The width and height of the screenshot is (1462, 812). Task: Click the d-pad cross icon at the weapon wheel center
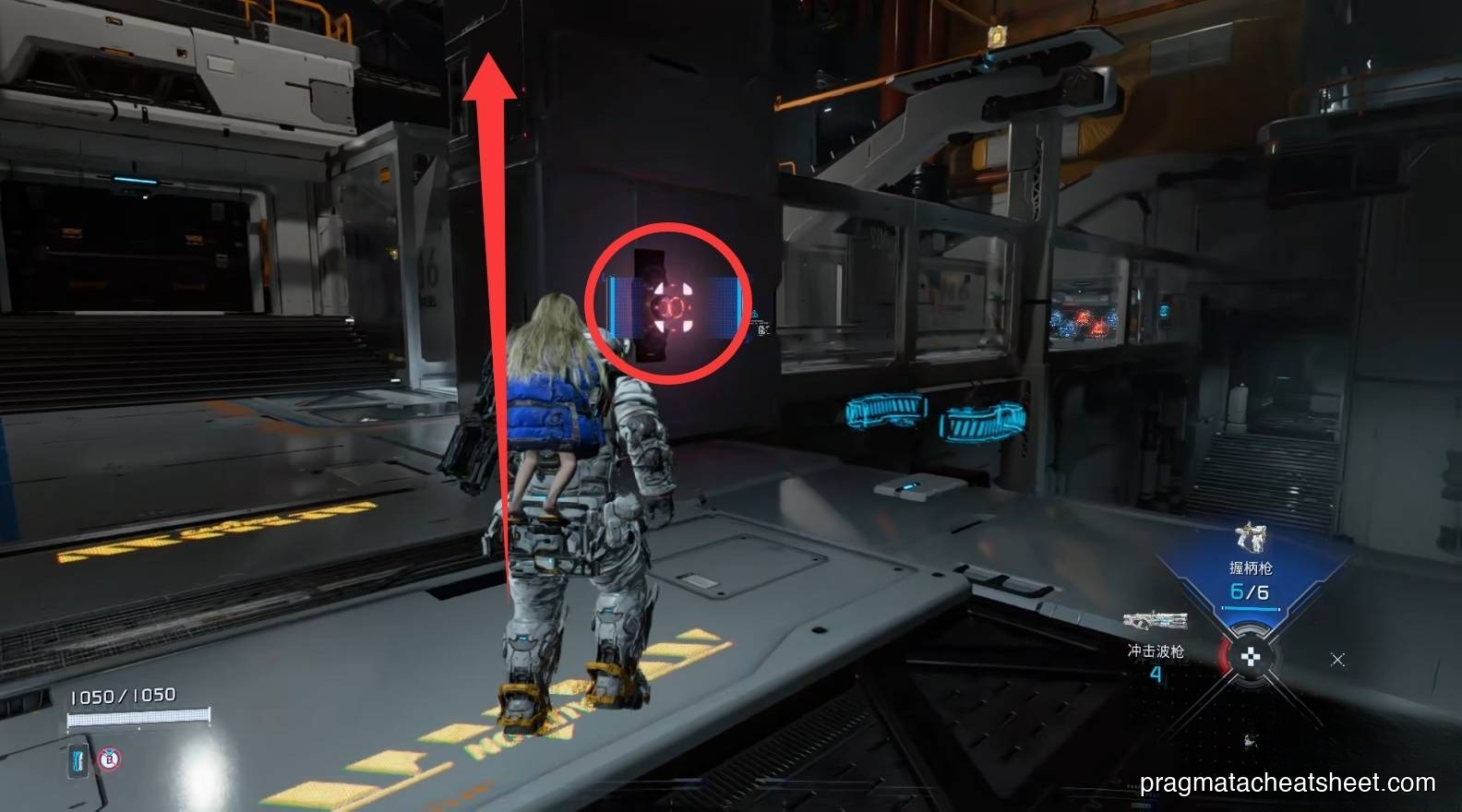(x=1252, y=657)
